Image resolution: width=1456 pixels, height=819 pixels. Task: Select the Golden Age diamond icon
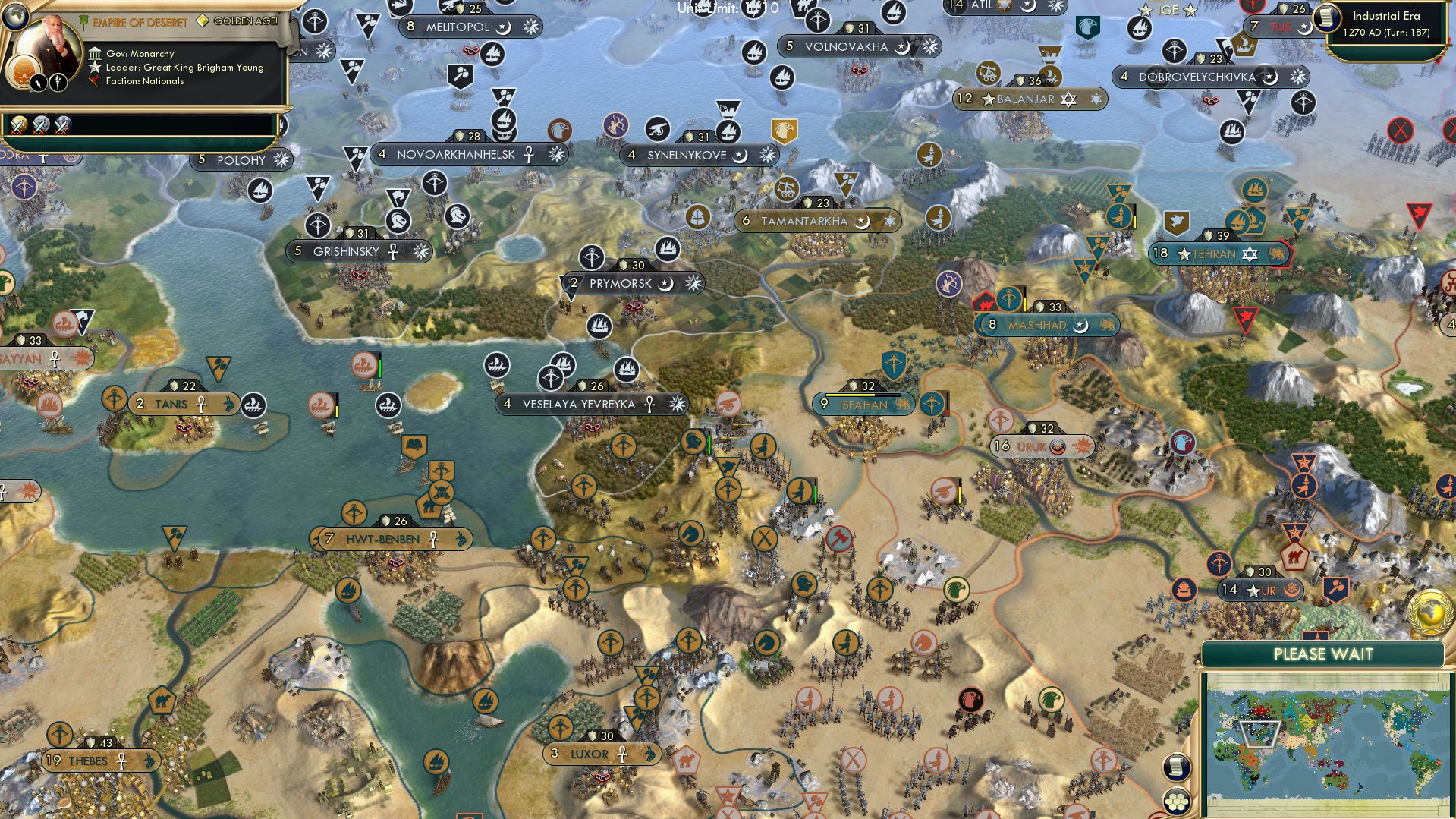203,21
